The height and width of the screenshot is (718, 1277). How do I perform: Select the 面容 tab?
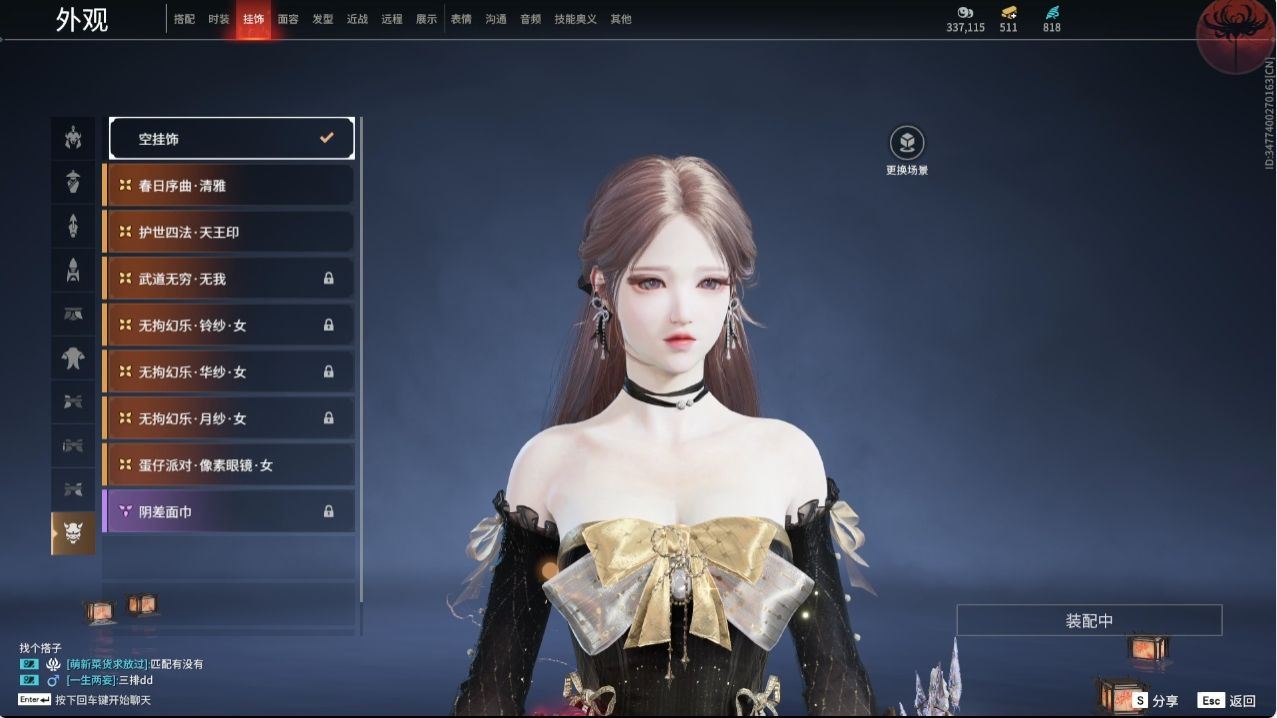click(x=288, y=19)
